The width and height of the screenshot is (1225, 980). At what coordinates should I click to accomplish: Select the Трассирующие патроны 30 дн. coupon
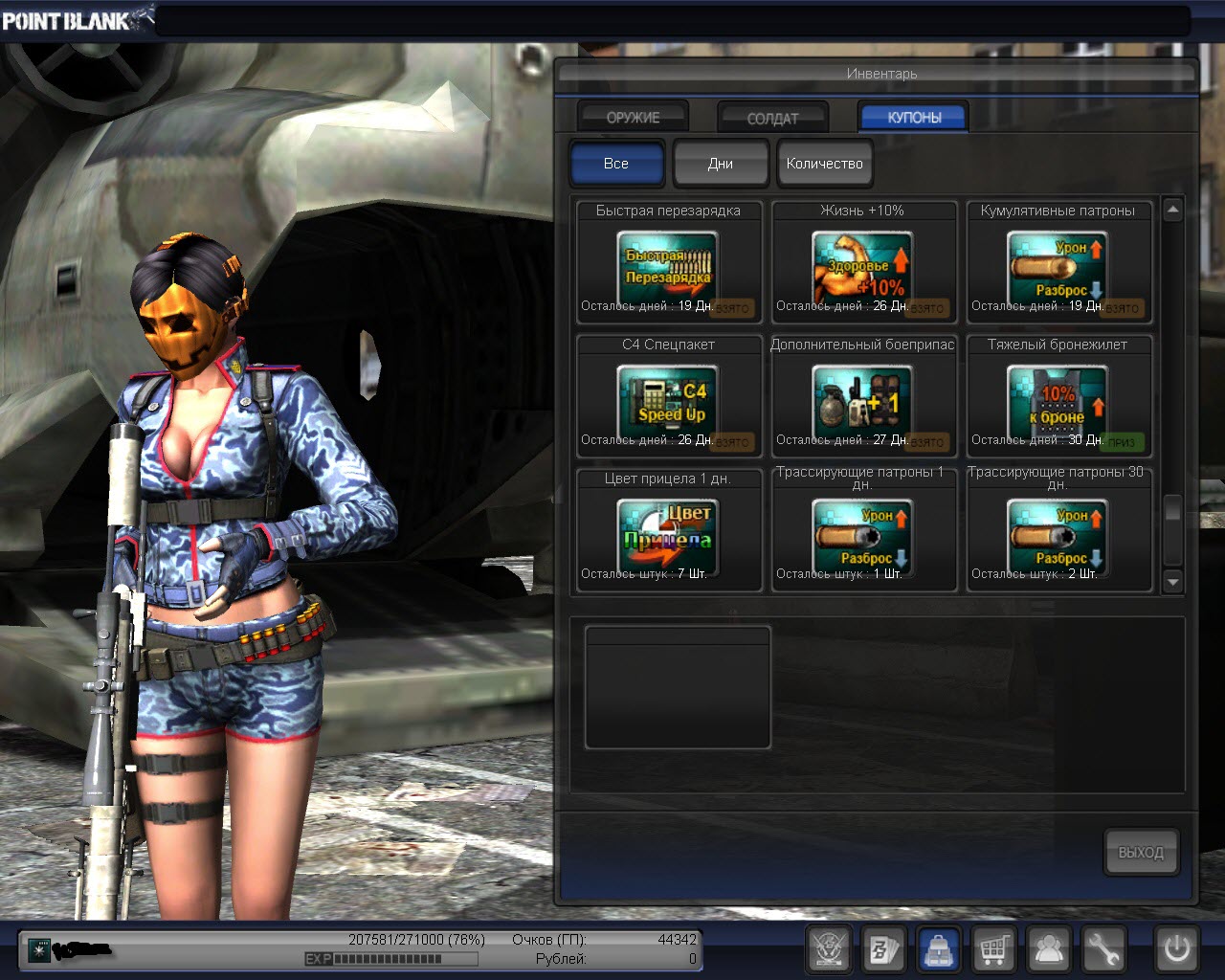point(1058,532)
